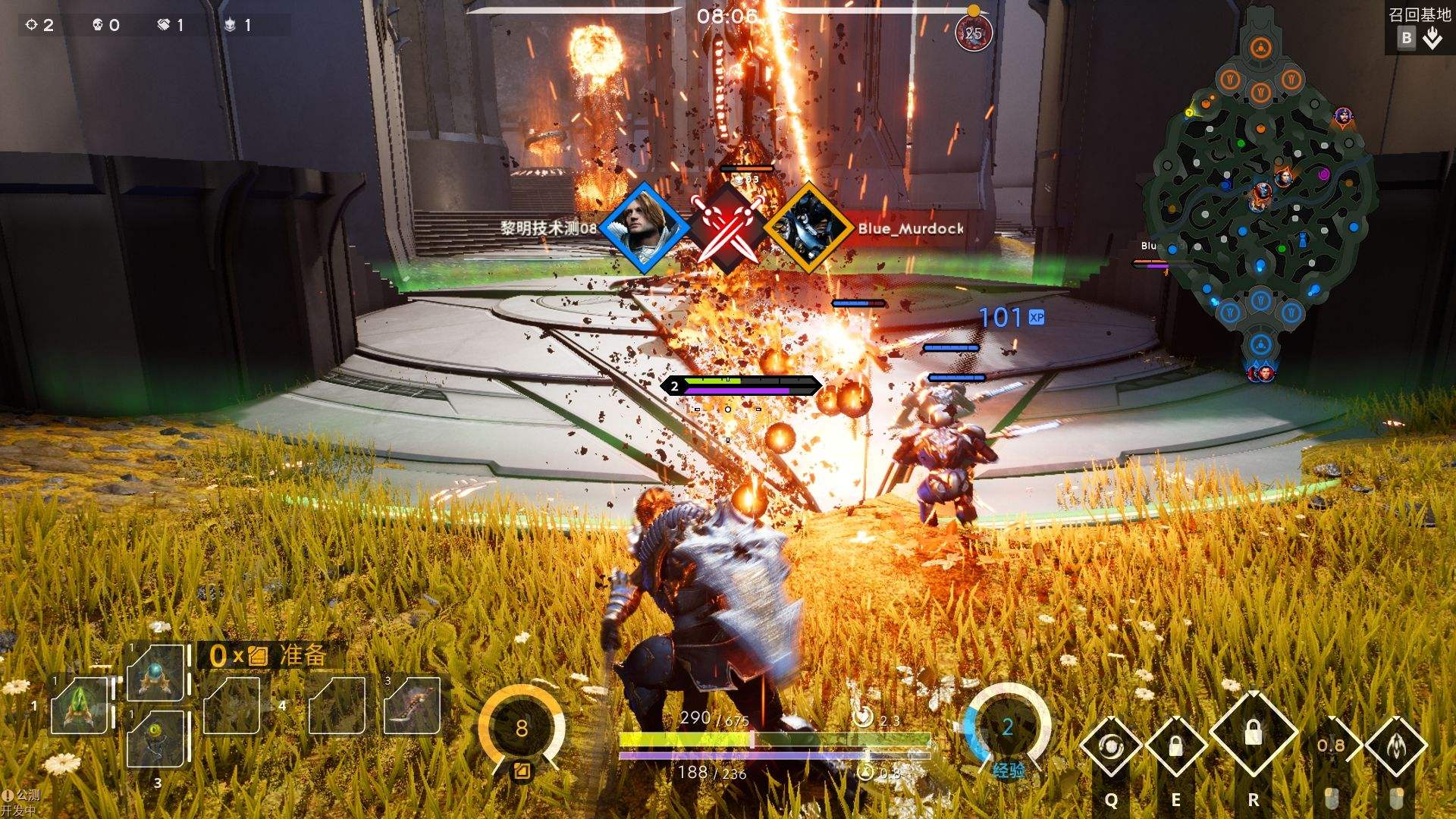Select the yellow eye ward card slot

156,736
